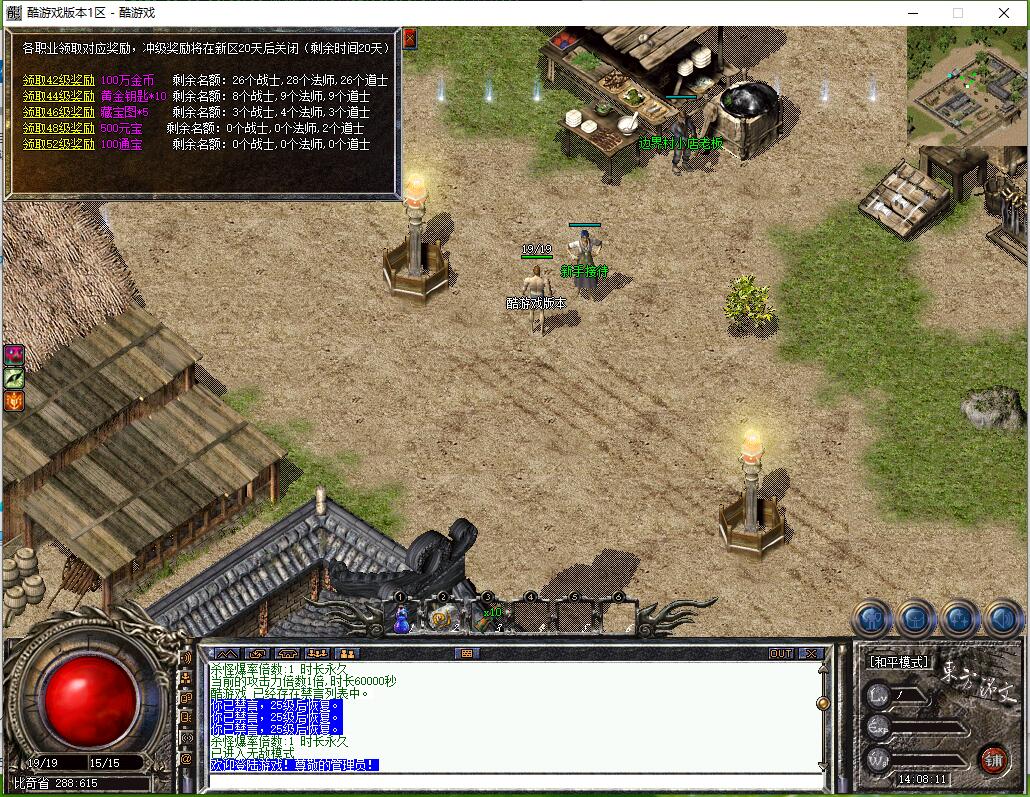Viewport: 1030px width, 797px height.
Task: Close the chat window with the X
Action: pos(811,654)
